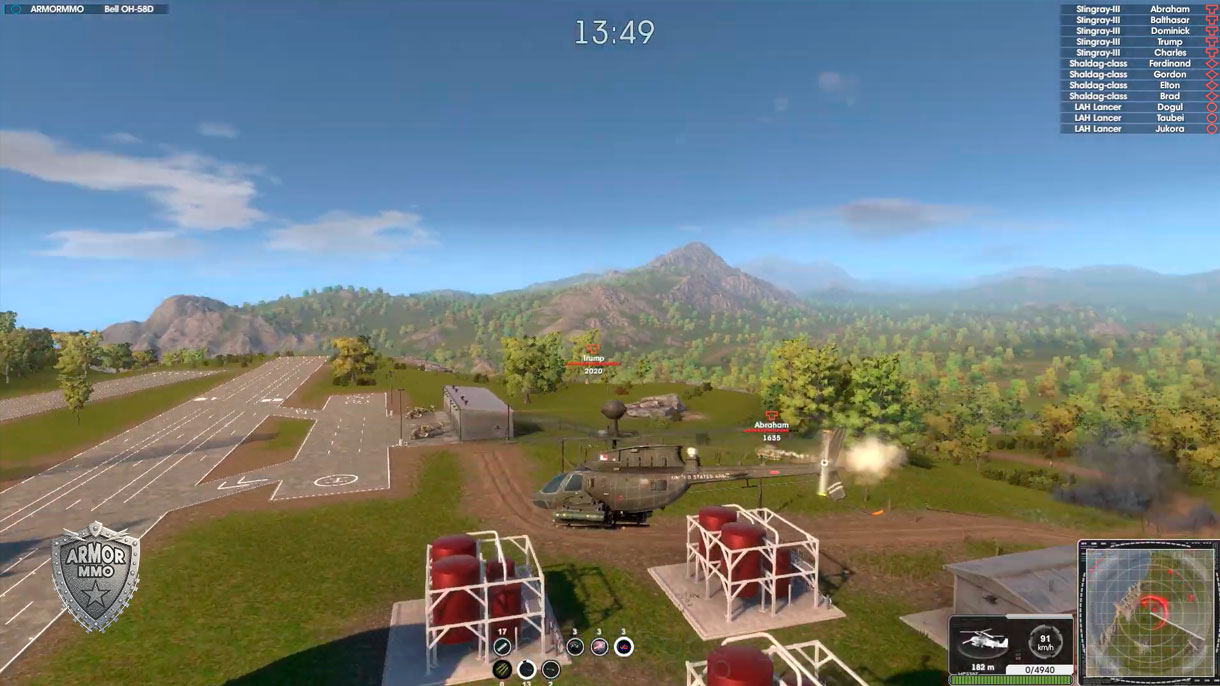Screen dimensions: 1220x686
Task: Choose Elton in the target list
Action: [1138, 86]
